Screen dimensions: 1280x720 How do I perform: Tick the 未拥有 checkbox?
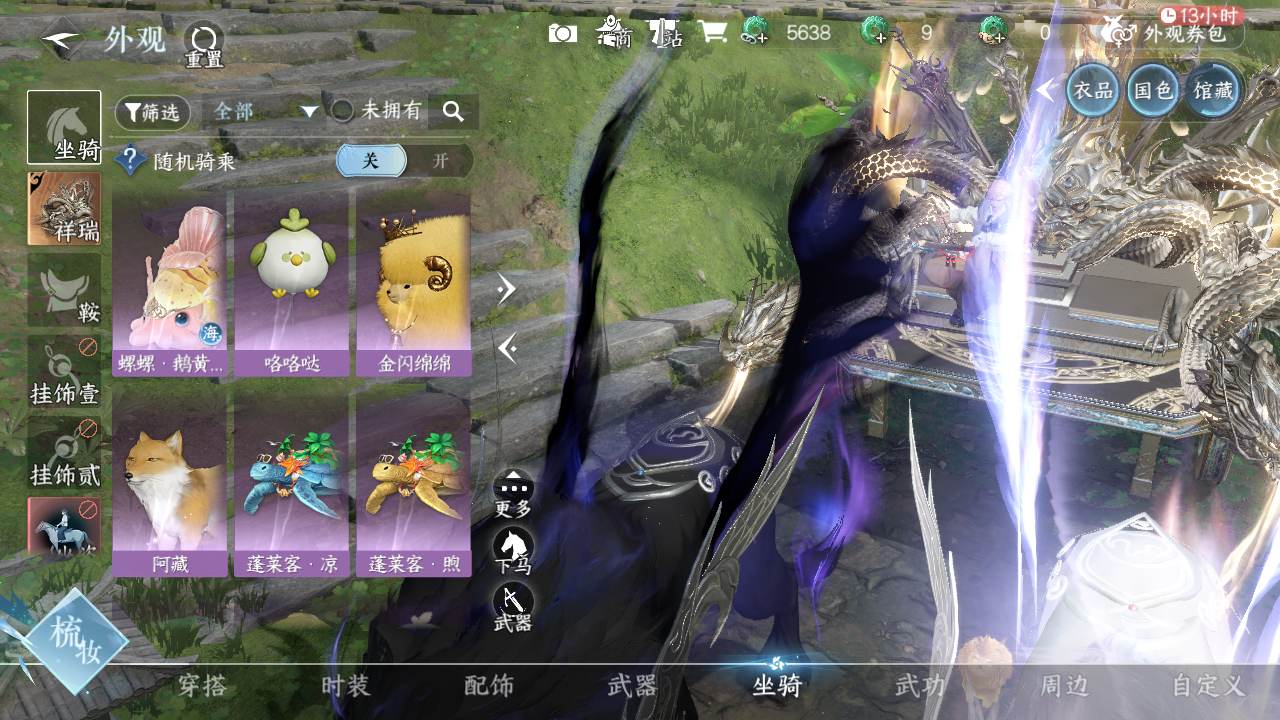coord(343,111)
